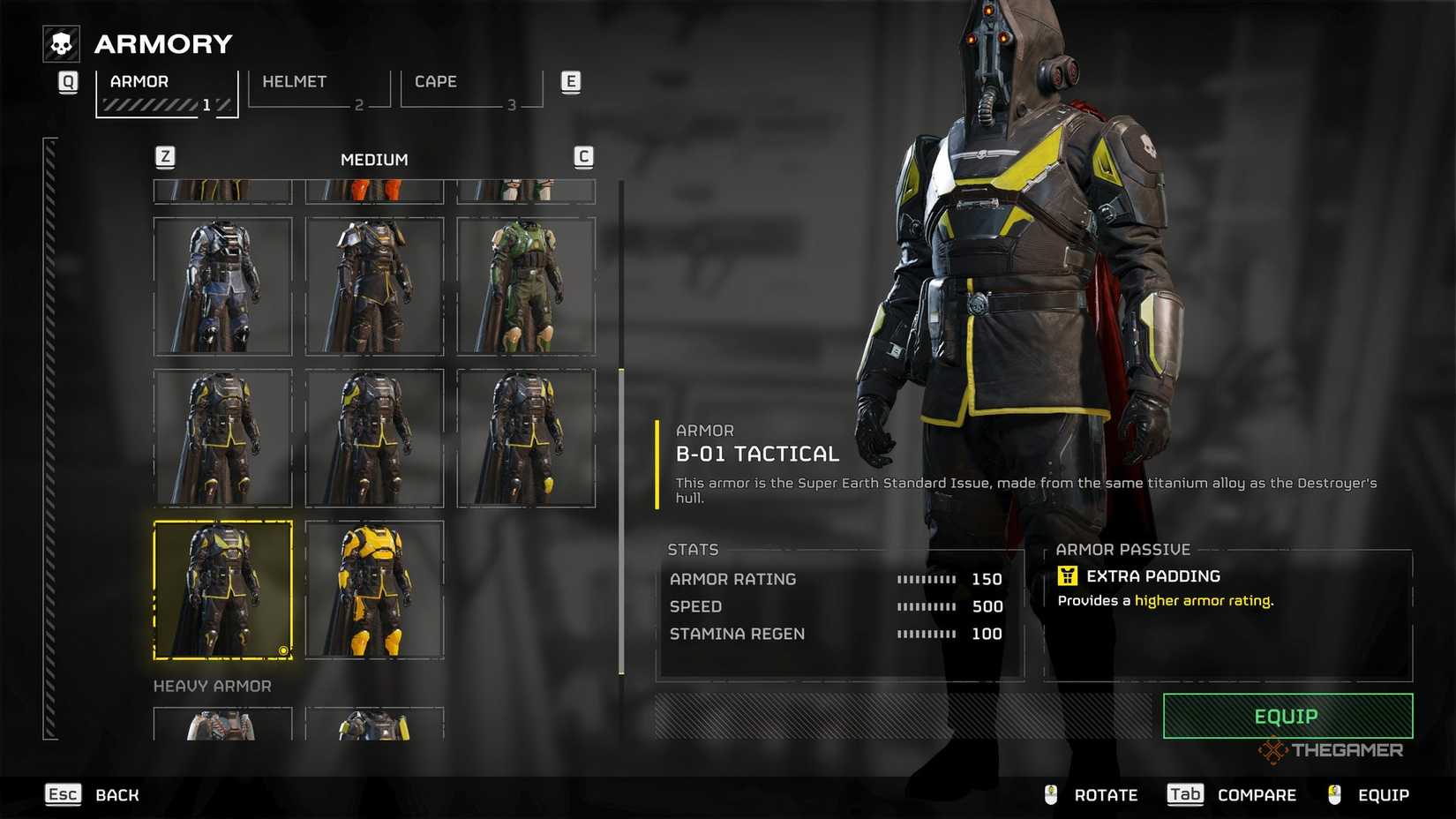Switch to the Cape tab
Screen dimensions: 1456x819
[x=436, y=81]
